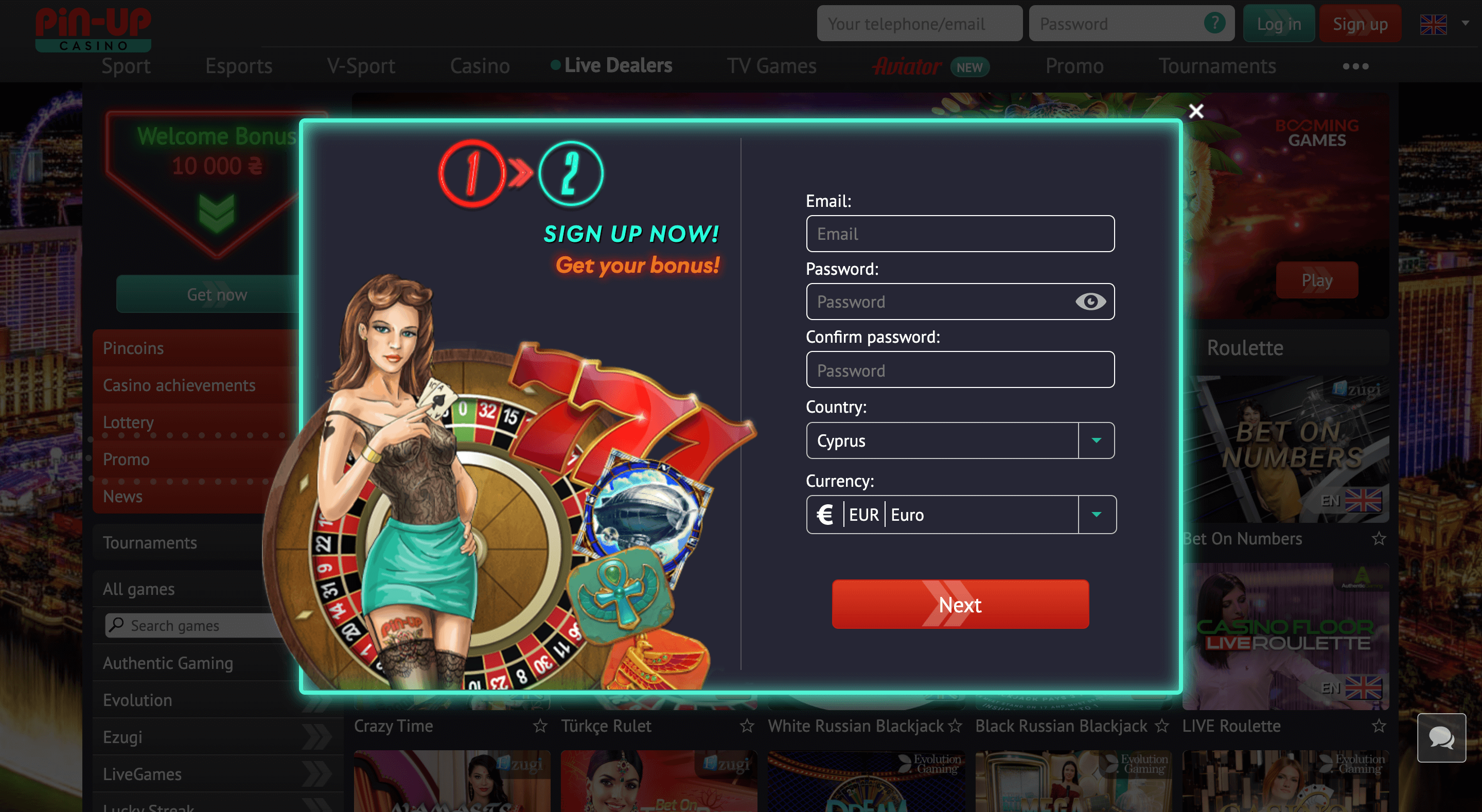1482x812 pixels.
Task: Favorite LIVE Roulette with its star
Action: tap(1379, 726)
